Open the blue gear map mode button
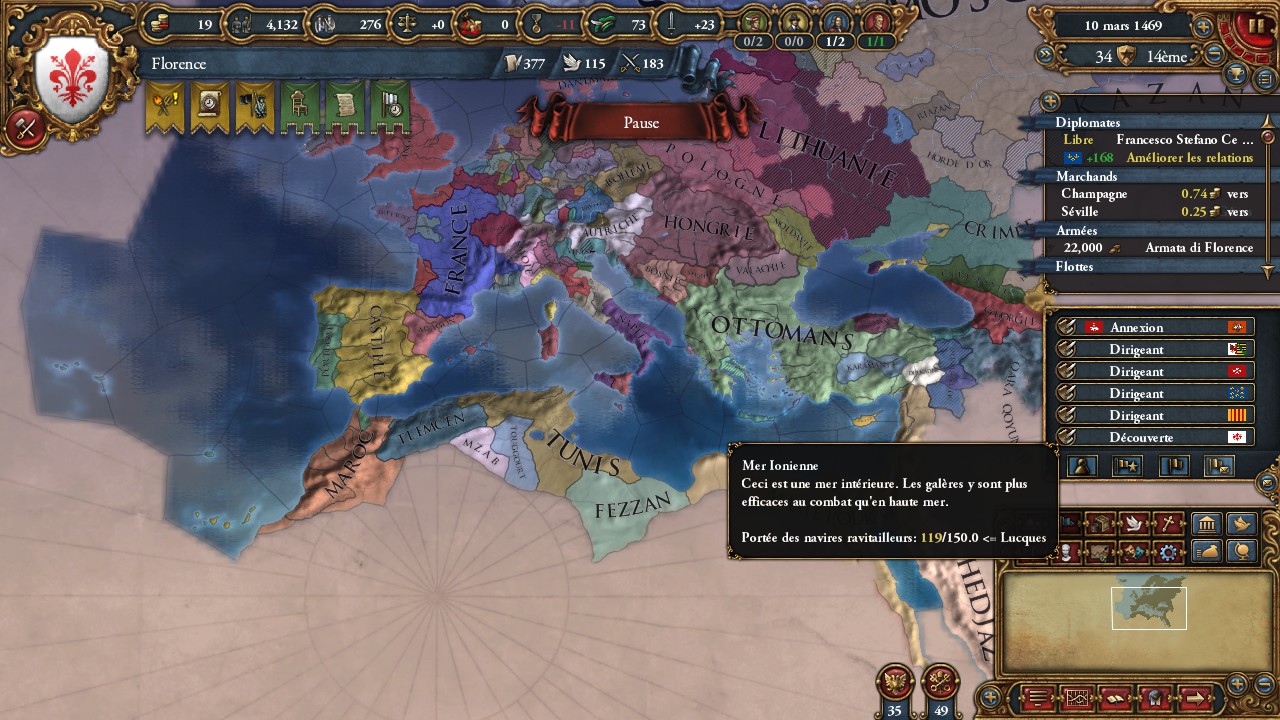1280x720 pixels. [1166, 552]
